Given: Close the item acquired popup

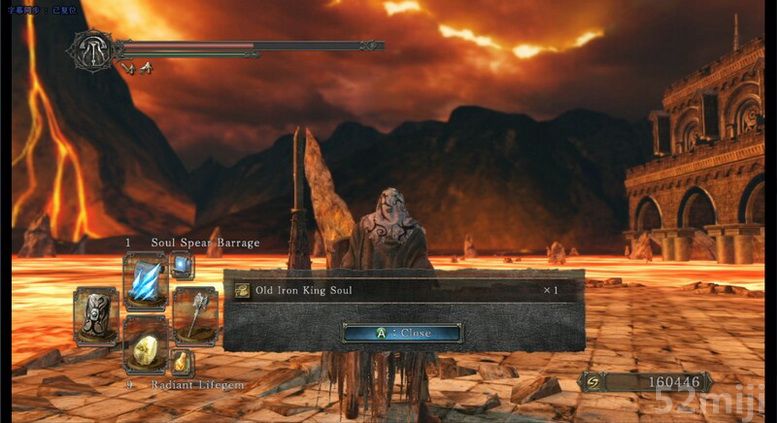Looking at the screenshot, I should pyautogui.click(x=402, y=332).
